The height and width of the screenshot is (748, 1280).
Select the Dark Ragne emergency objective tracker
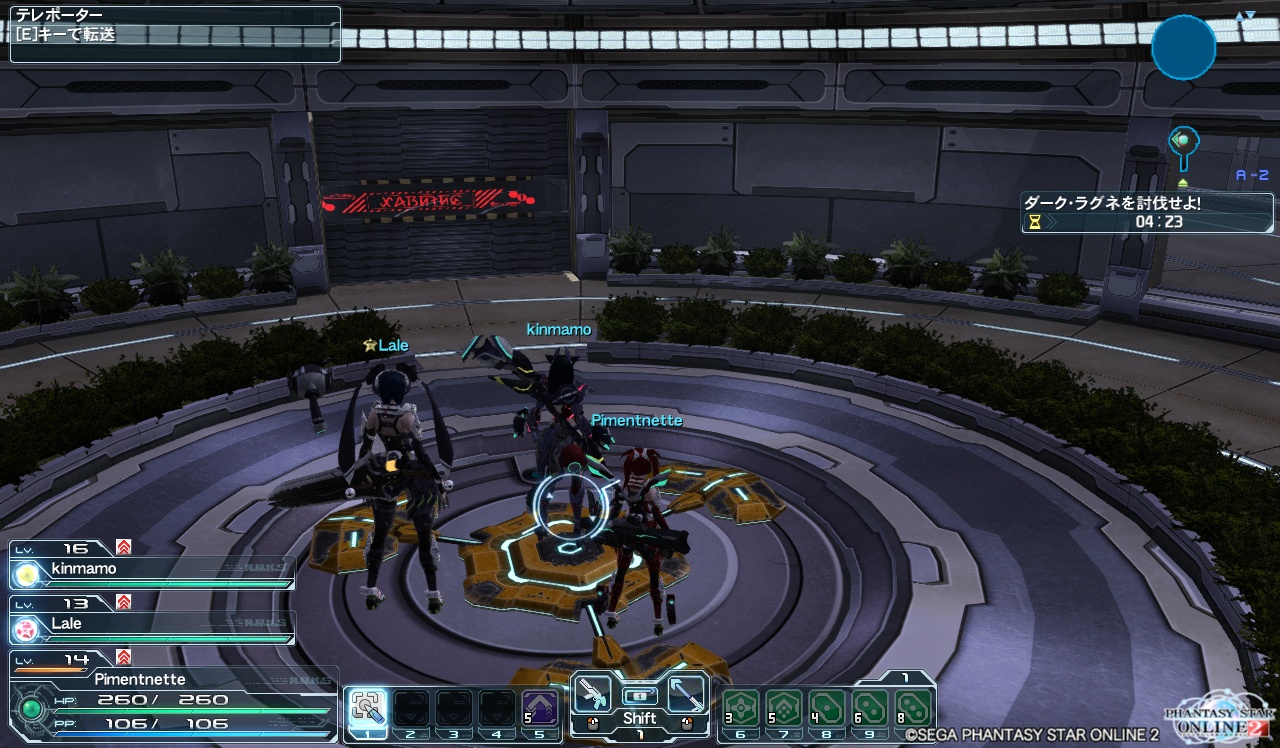[x=1147, y=212]
